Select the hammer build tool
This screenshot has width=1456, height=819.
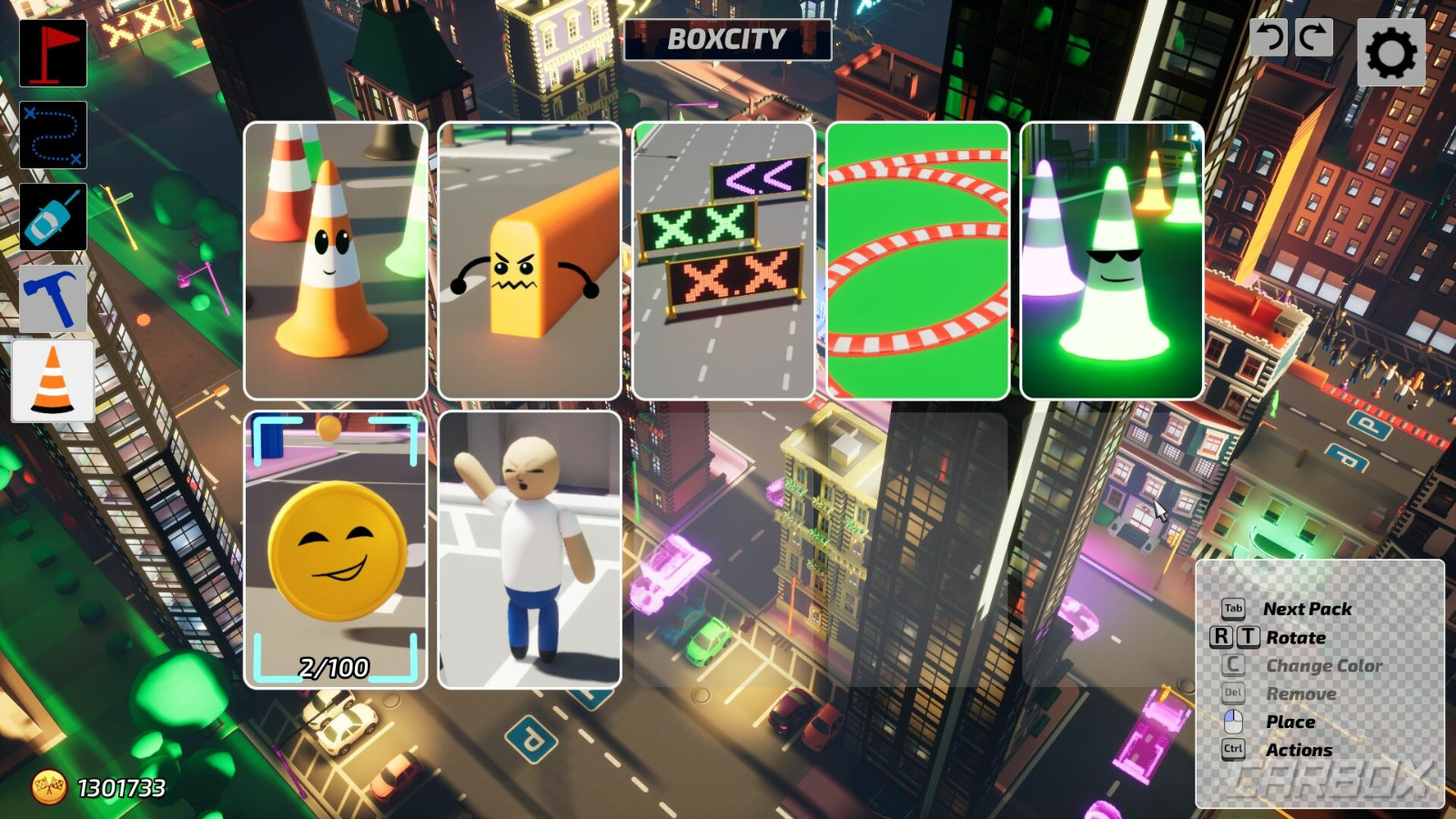(x=52, y=298)
